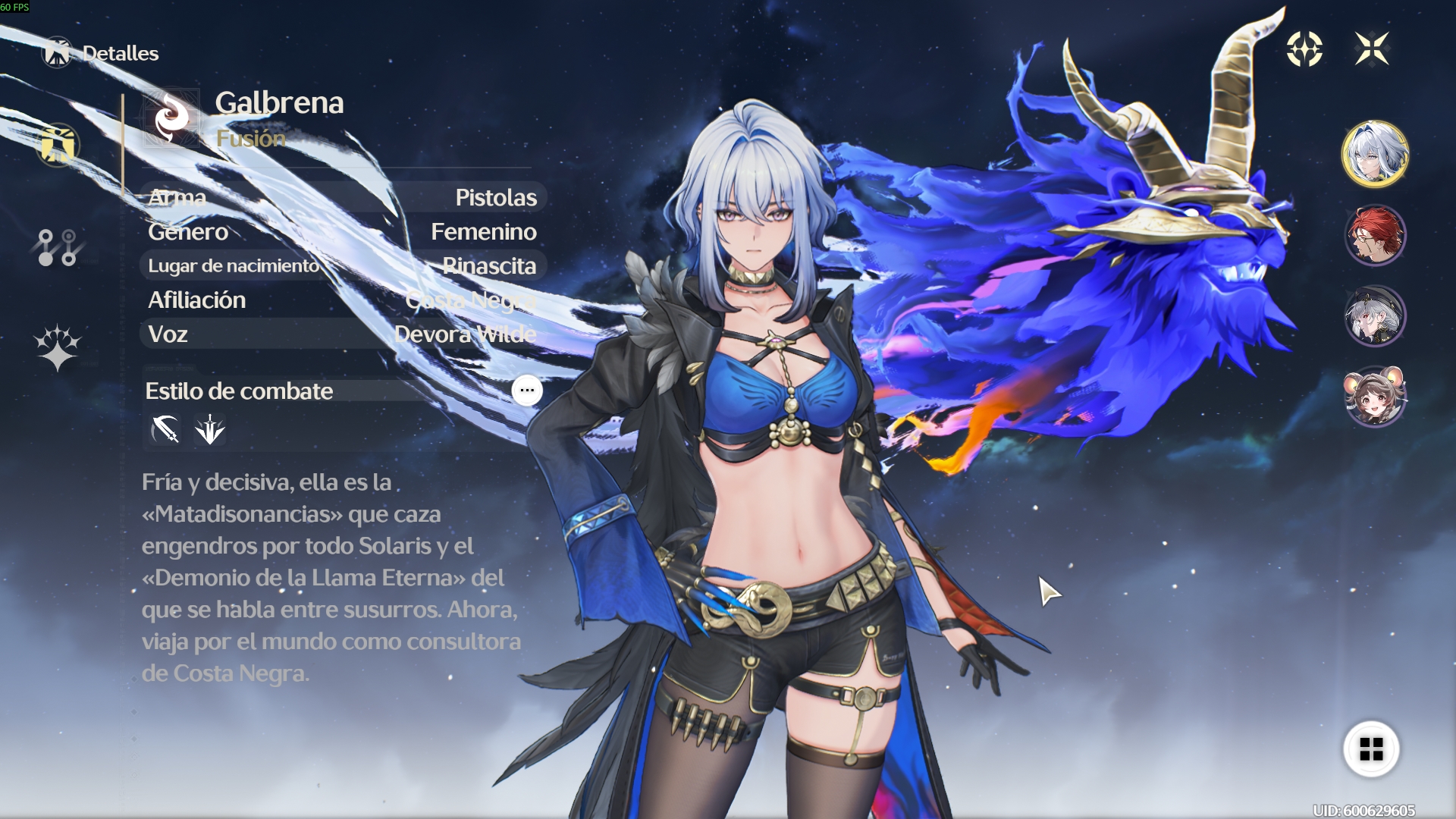Click the second combat style burst icon
1456x819 pixels.
point(209,429)
